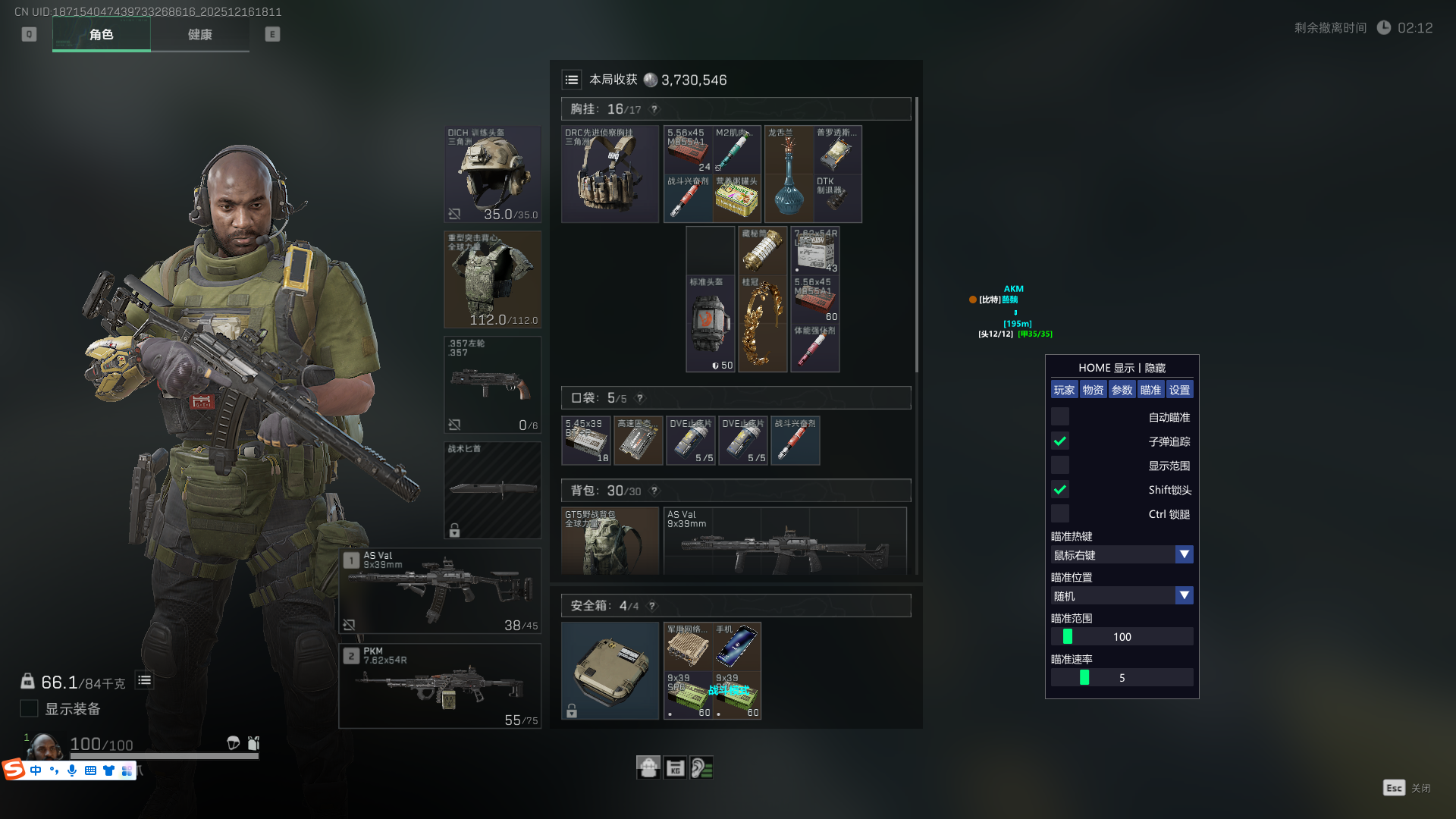Enable the 自动瞄准 checkbox
Image resolution: width=1456 pixels, height=819 pixels.
click(x=1060, y=417)
